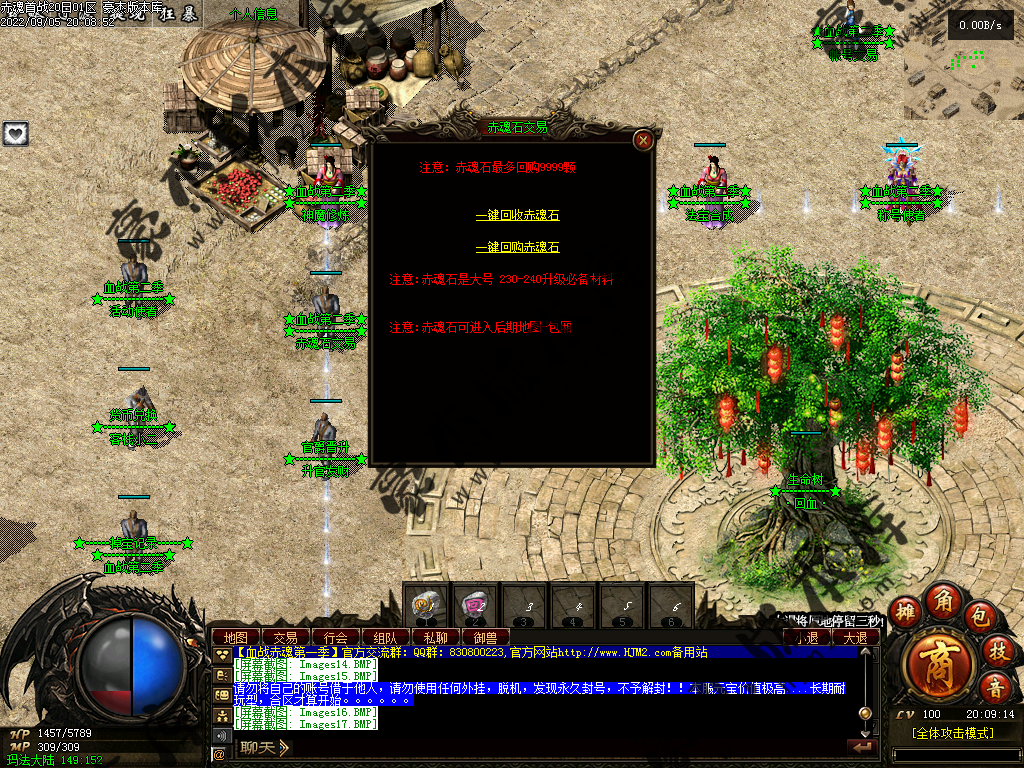Open the 地图 map tab
The image size is (1024, 768).
236,637
